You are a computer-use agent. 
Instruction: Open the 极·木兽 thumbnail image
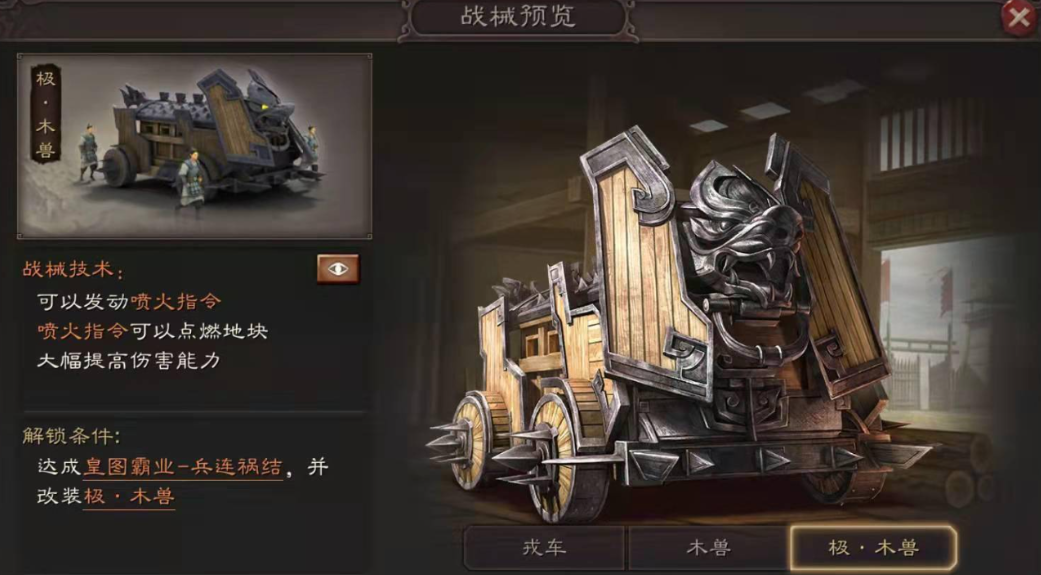pyautogui.click(x=195, y=146)
